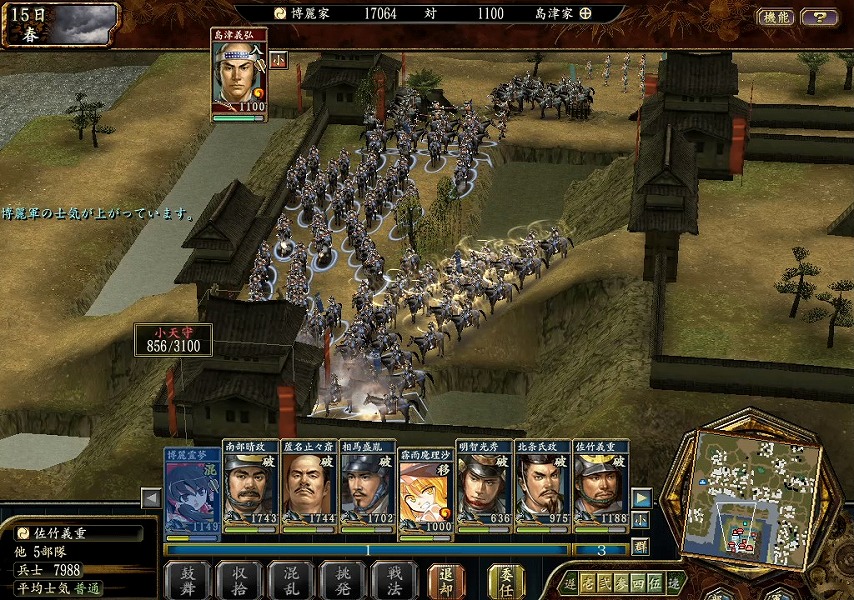Activate the 鼓舞 encourage command
This screenshot has width=854, height=600.
pyautogui.click(x=186, y=580)
